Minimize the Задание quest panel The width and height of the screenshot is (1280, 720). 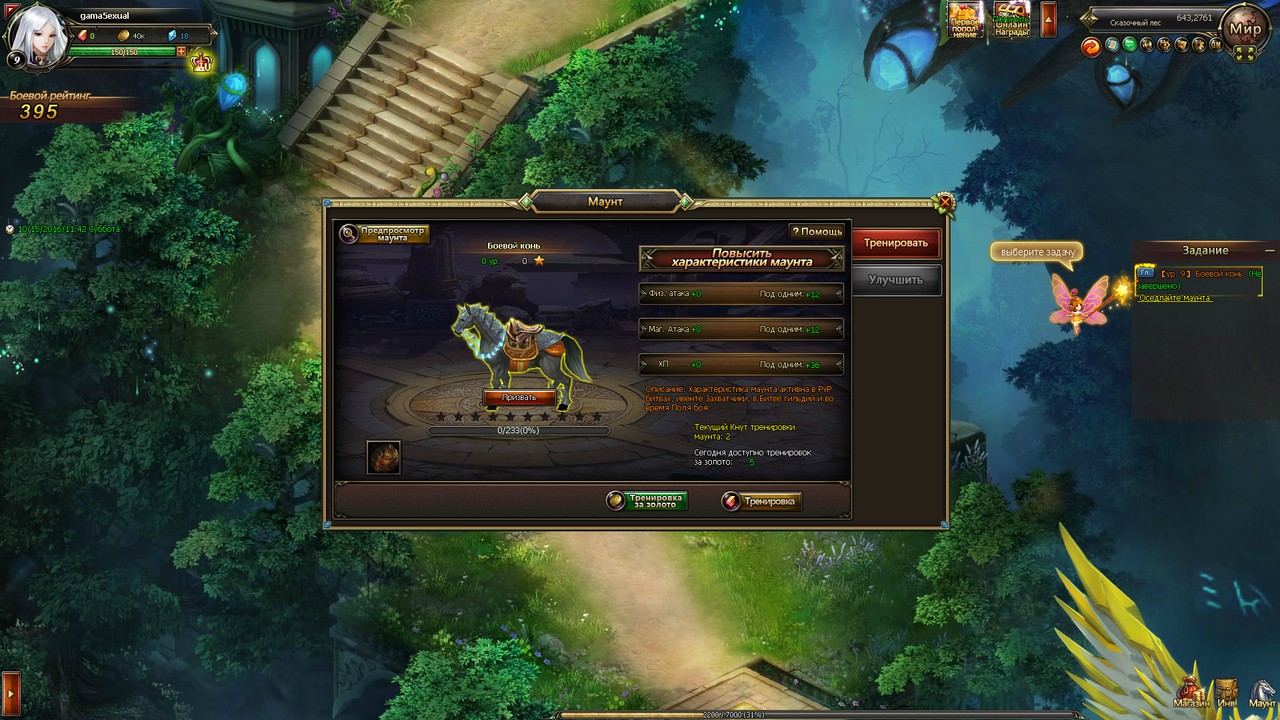click(x=1270, y=250)
